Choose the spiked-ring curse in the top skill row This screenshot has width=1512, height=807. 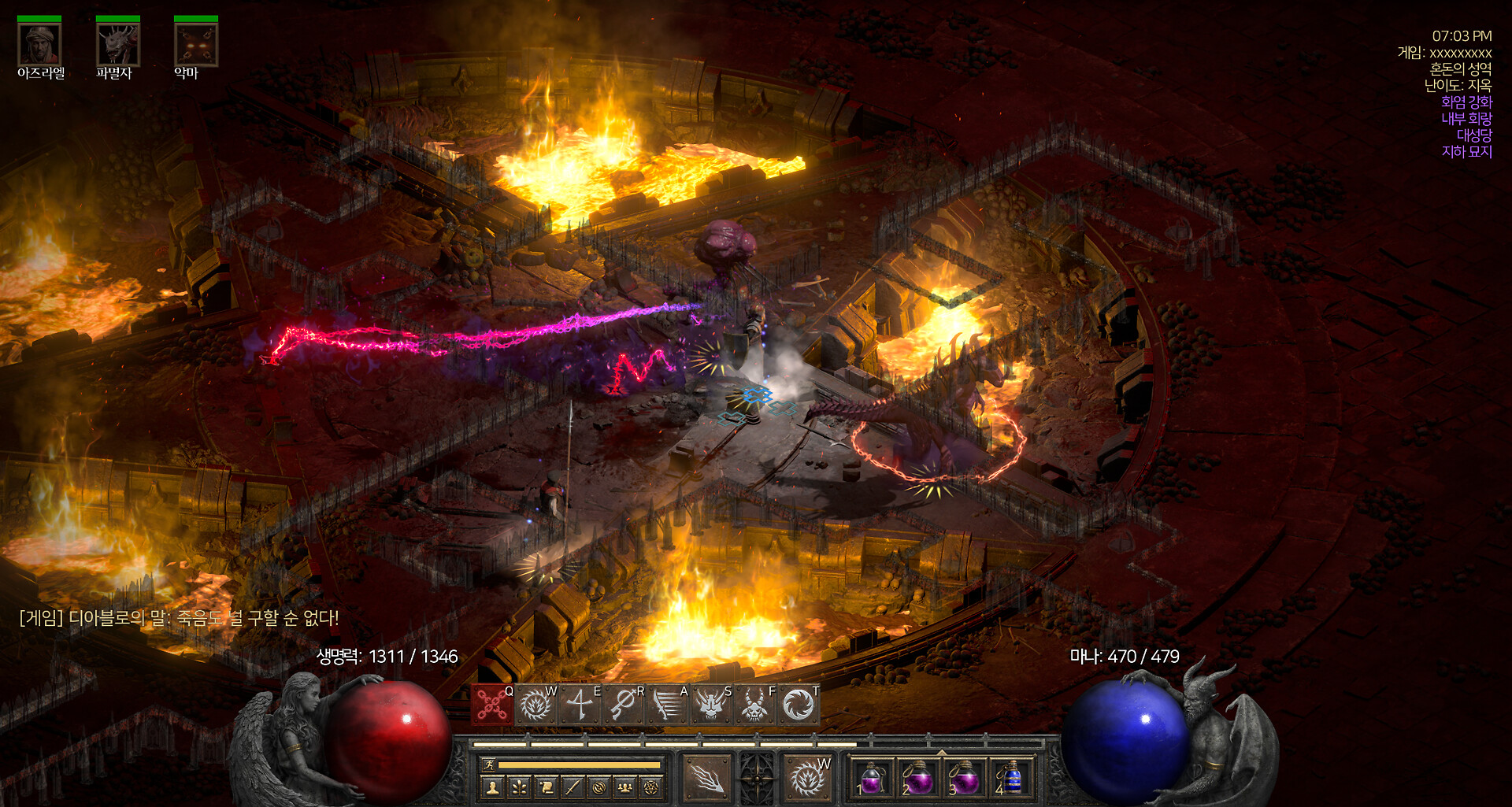click(x=536, y=705)
